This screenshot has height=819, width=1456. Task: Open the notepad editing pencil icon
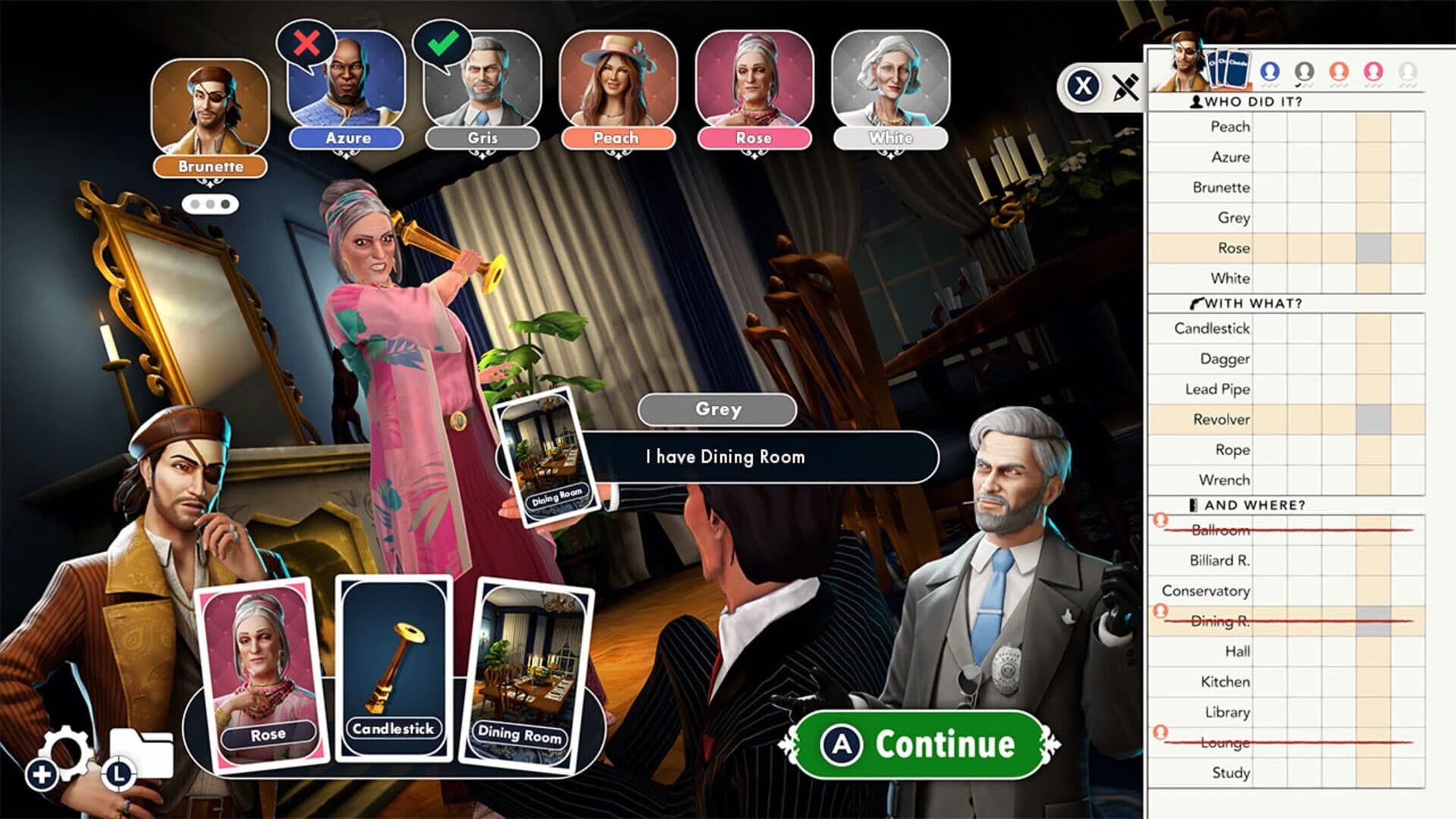pyautogui.click(x=1128, y=86)
